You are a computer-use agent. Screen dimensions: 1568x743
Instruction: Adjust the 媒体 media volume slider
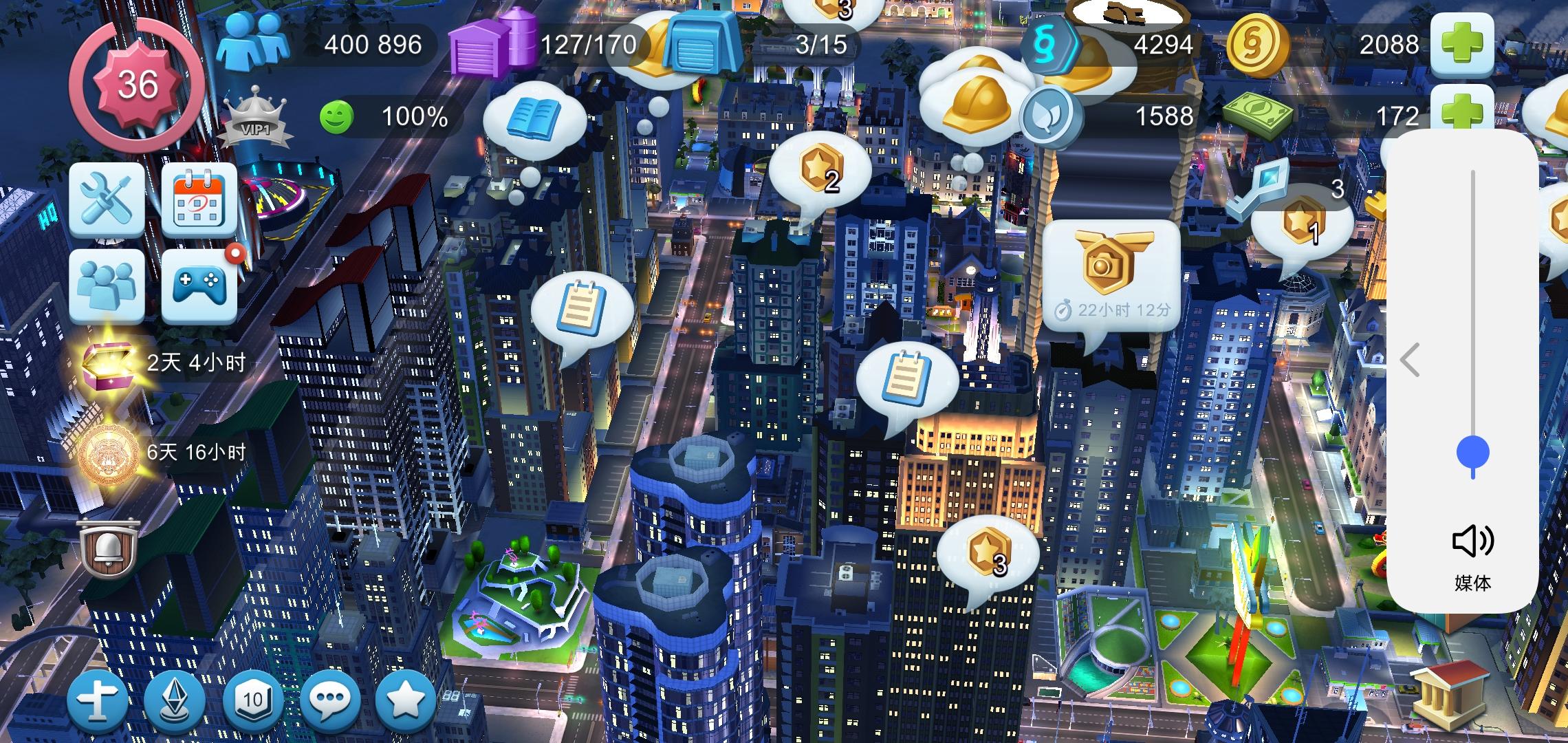[x=1472, y=451]
